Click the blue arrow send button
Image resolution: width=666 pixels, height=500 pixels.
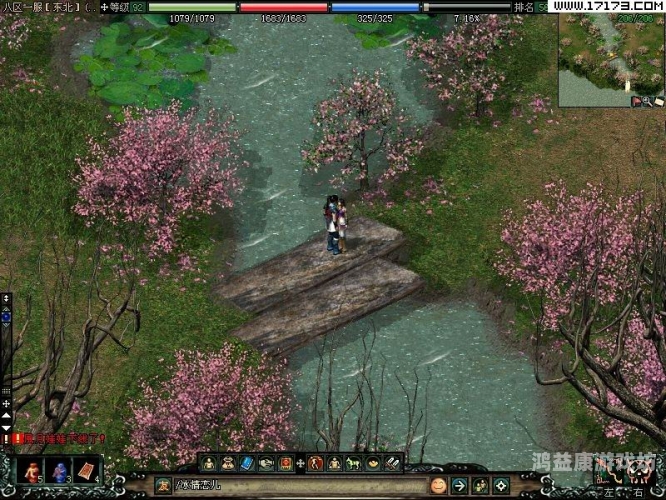click(x=459, y=486)
